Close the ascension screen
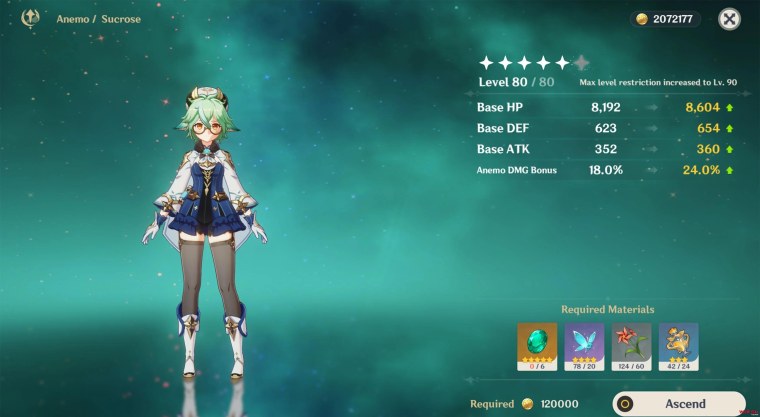760x417 pixels. [x=730, y=18]
